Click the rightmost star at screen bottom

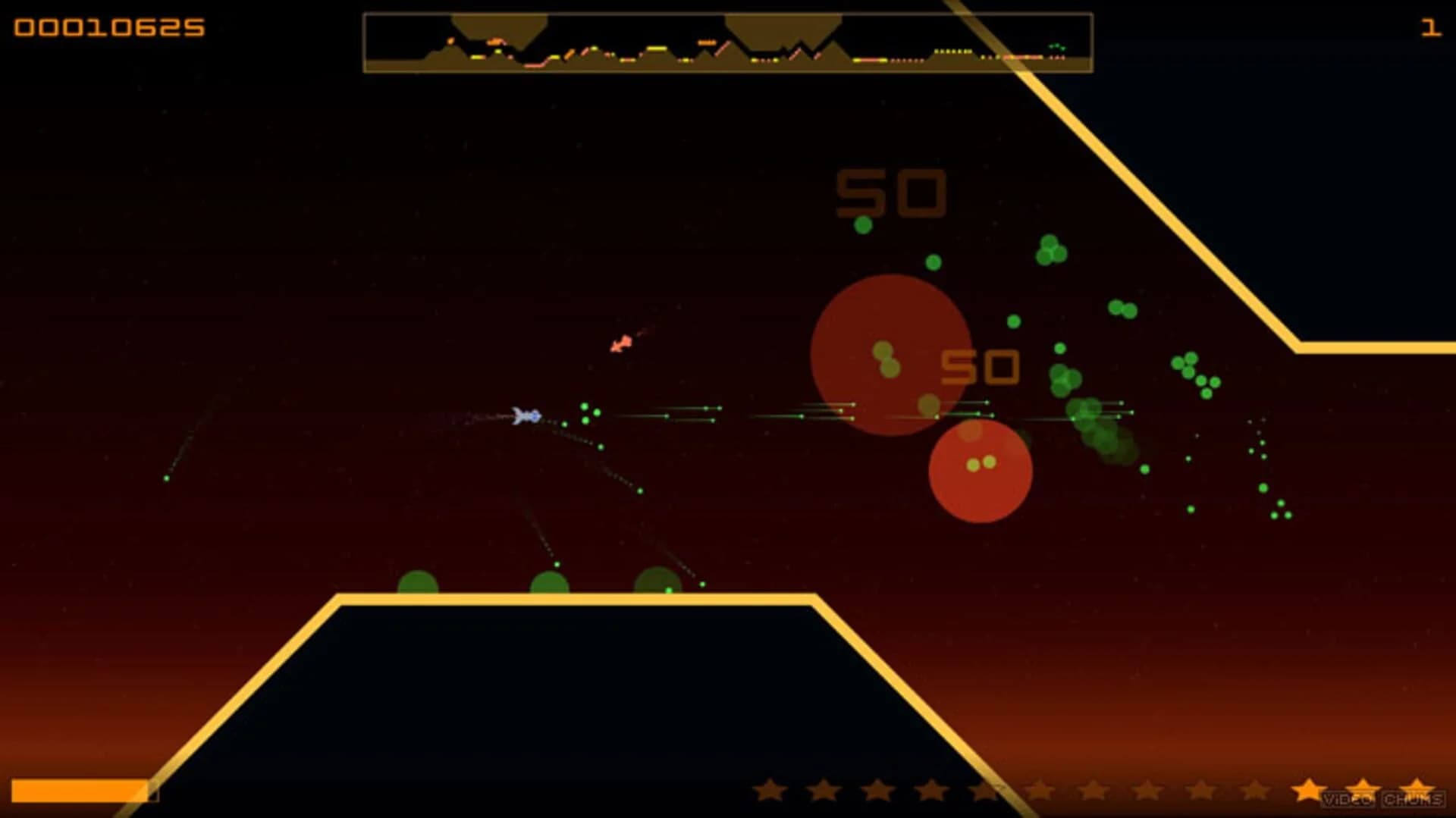coord(1416,788)
